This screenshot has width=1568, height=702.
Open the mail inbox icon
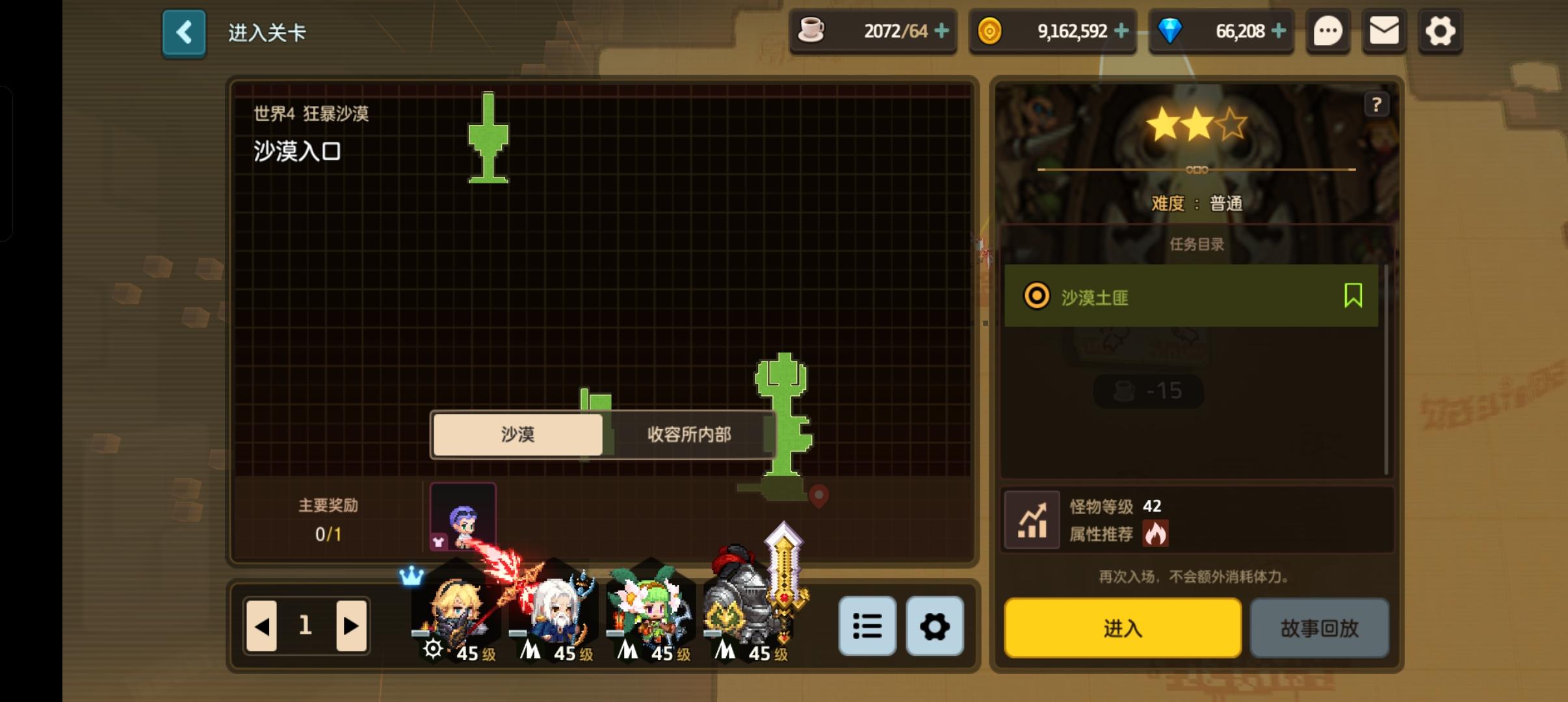[1385, 31]
